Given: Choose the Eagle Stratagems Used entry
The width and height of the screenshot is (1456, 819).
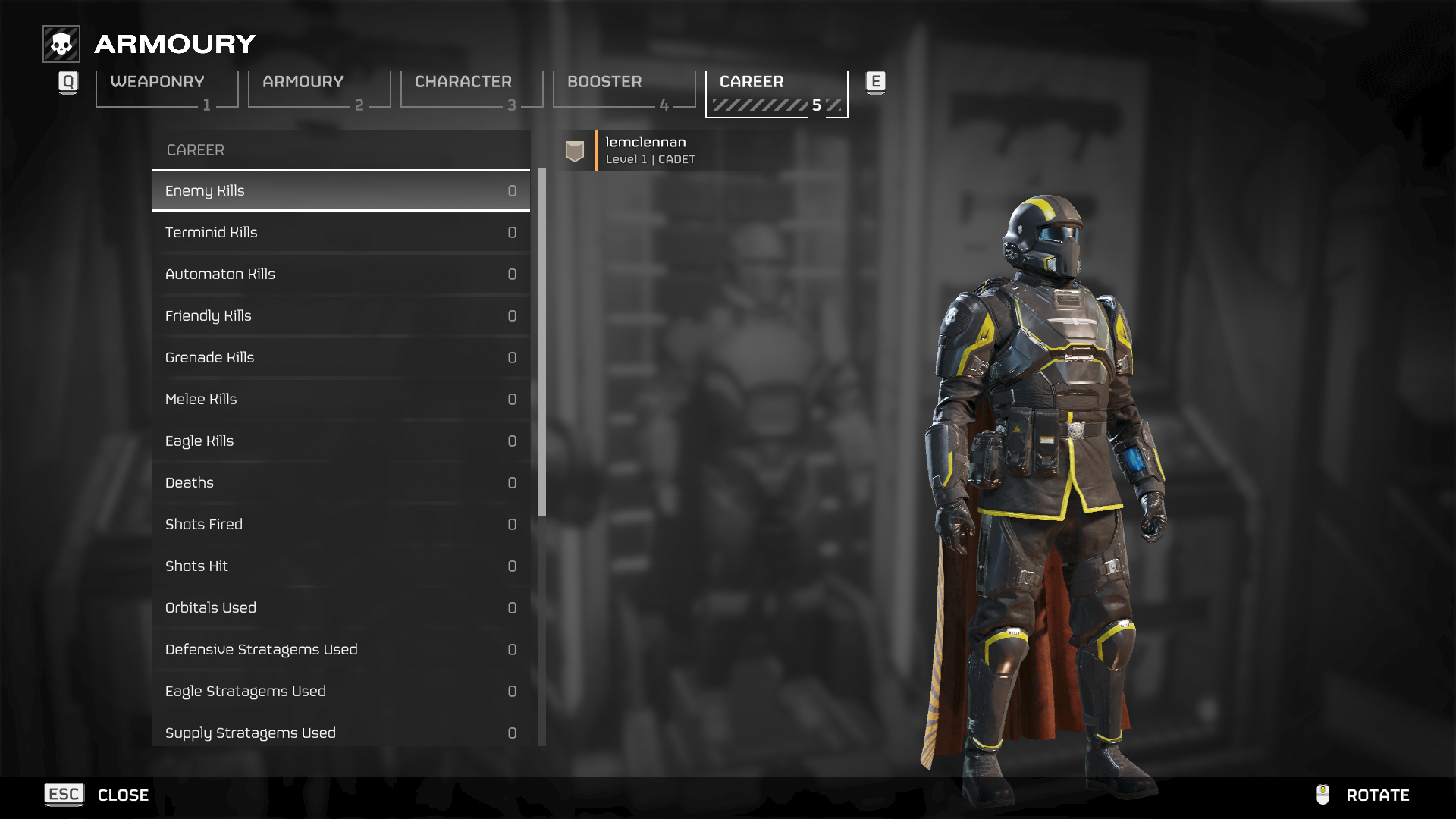Looking at the screenshot, I should [x=340, y=692].
